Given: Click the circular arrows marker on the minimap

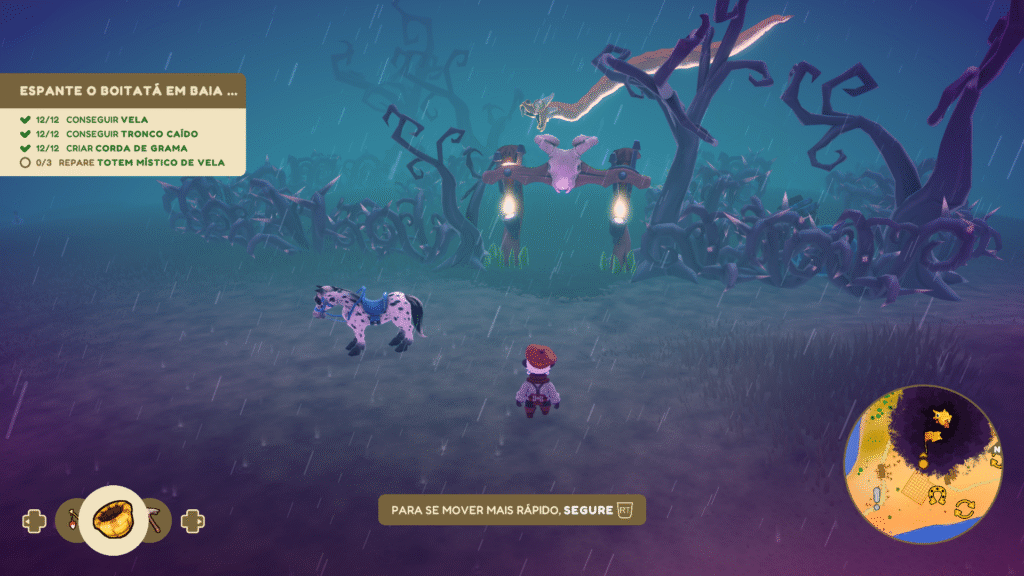Looking at the screenshot, I should [965, 509].
